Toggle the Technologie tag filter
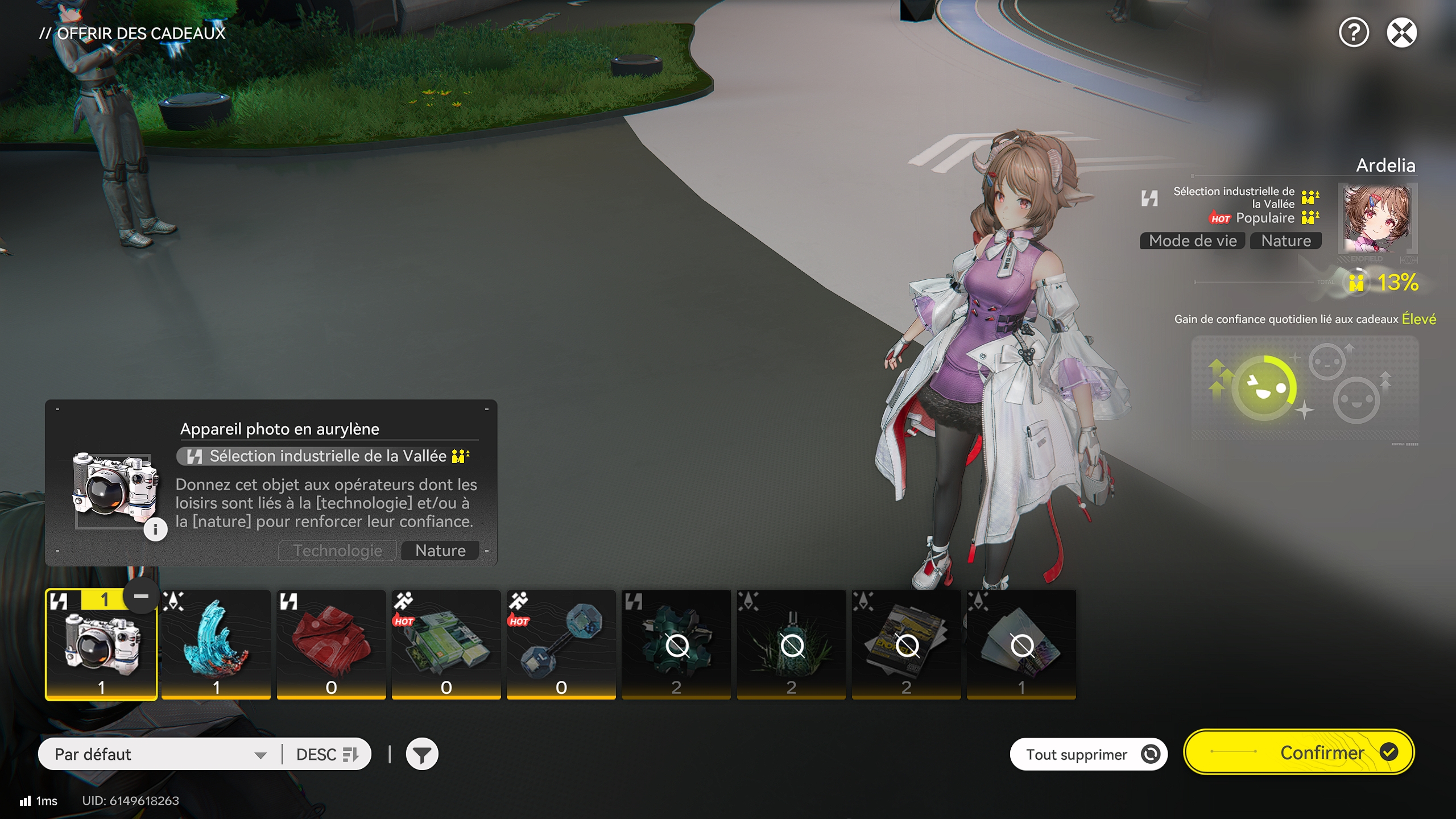This screenshot has width=1456, height=819. (337, 550)
